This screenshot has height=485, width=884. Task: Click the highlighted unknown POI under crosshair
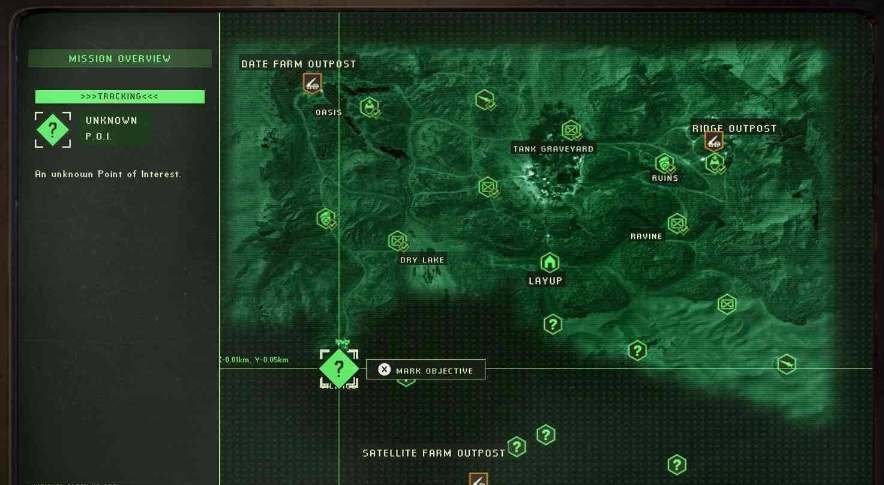click(x=339, y=368)
